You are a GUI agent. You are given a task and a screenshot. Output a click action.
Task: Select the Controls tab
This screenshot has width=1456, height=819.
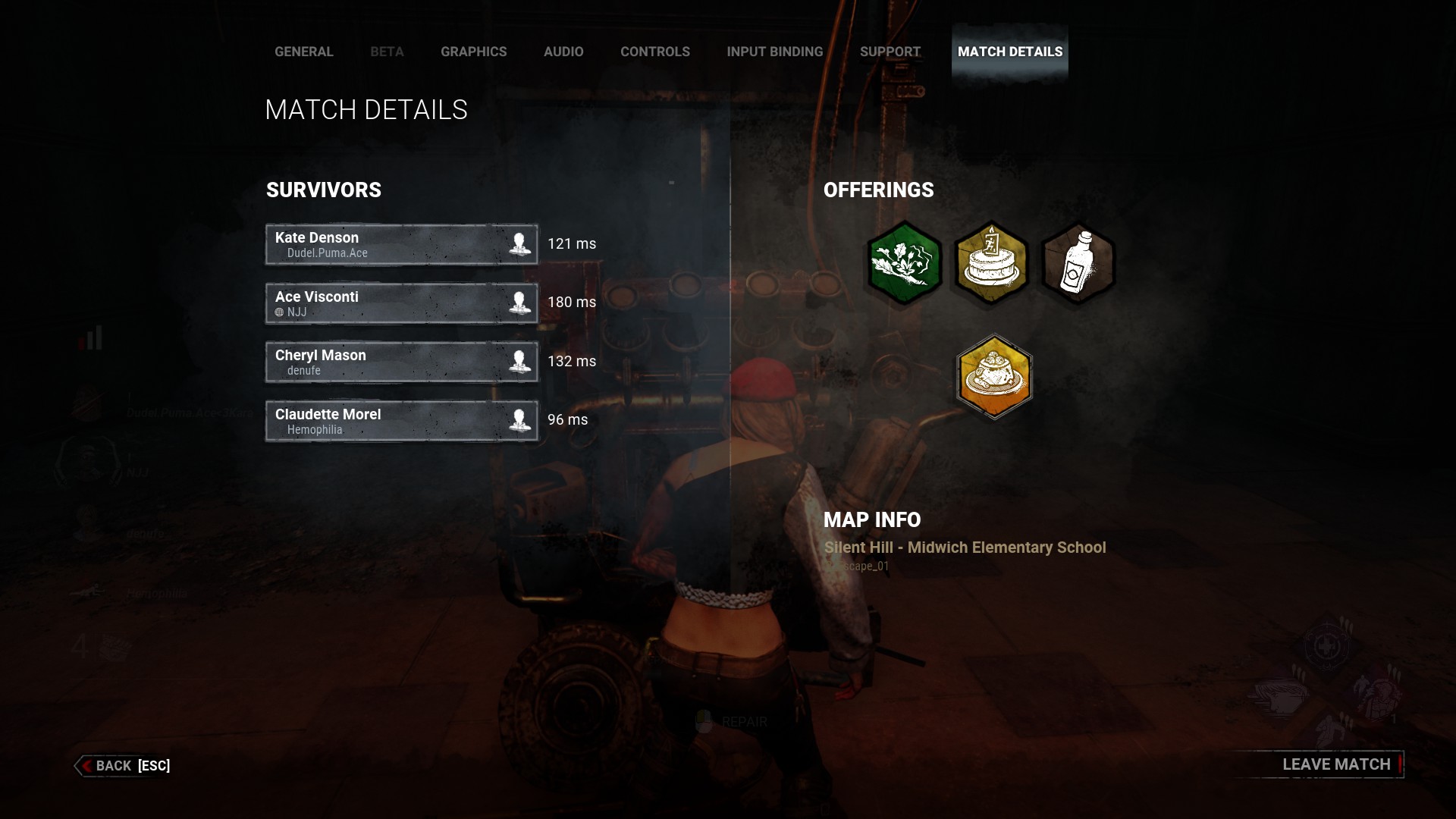point(654,52)
